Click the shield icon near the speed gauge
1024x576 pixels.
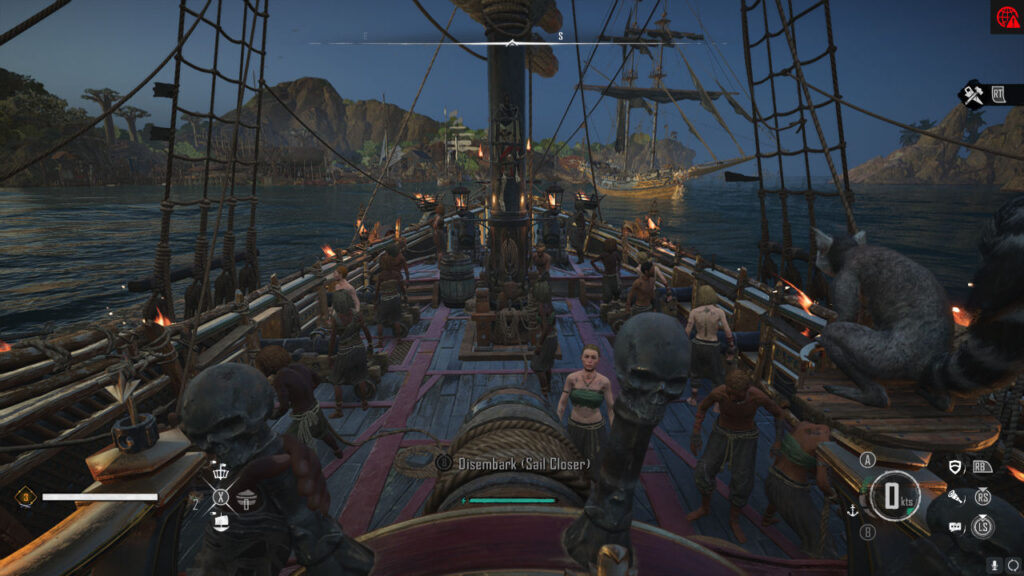pyautogui.click(x=956, y=467)
